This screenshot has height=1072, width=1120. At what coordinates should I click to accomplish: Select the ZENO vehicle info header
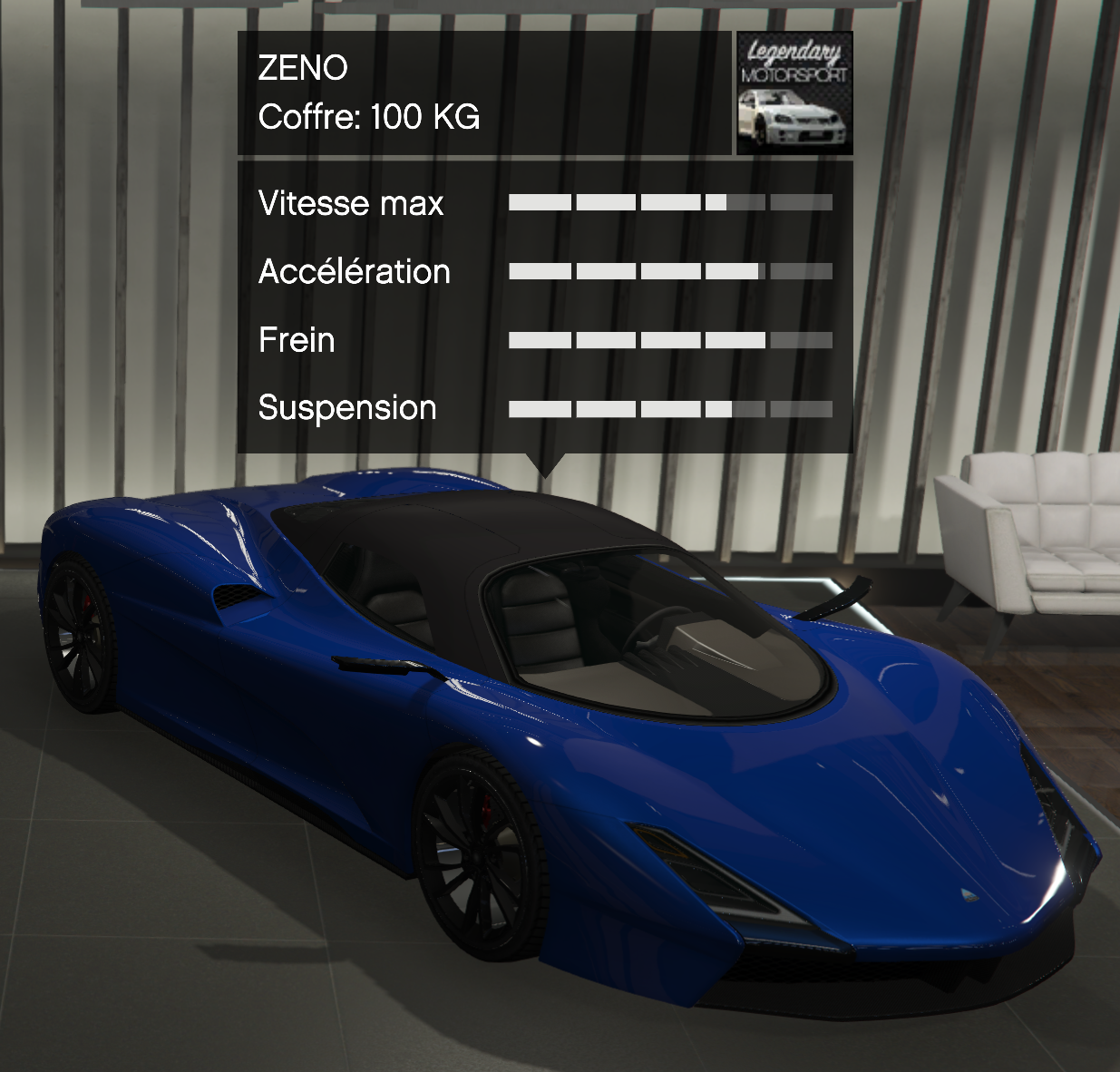(484, 93)
